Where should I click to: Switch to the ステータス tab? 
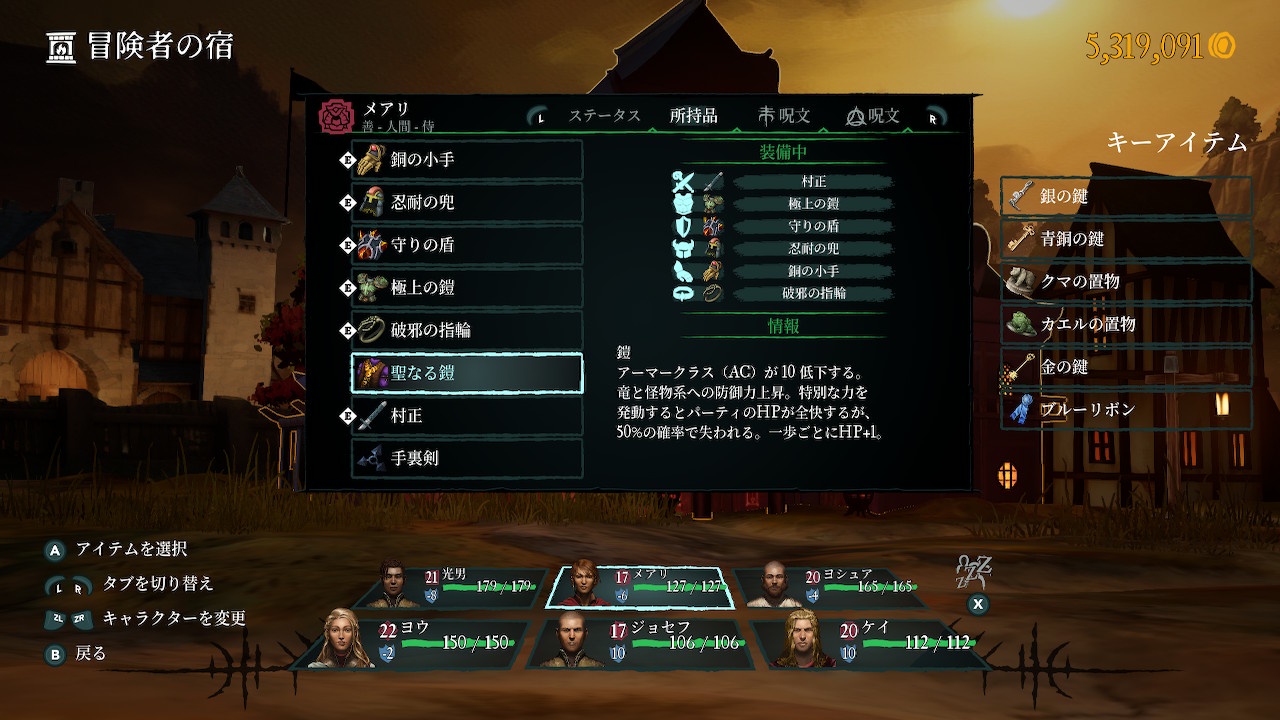[604, 116]
